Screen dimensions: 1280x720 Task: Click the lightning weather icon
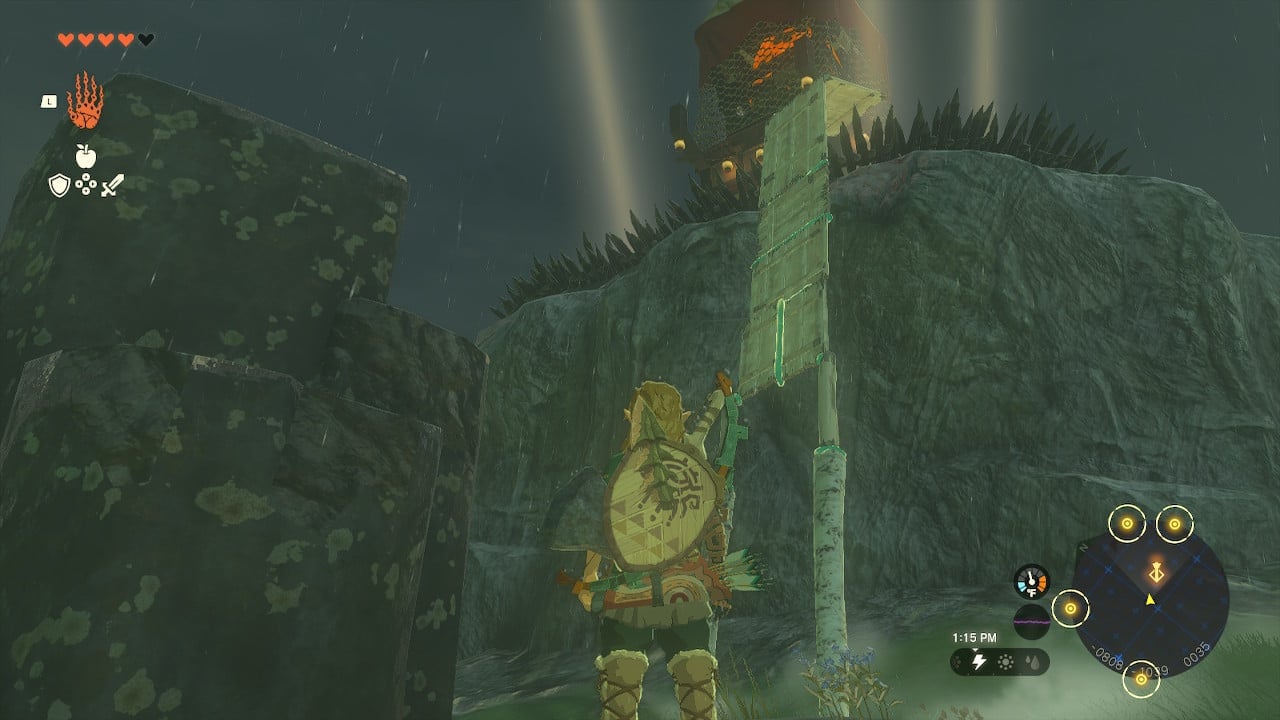coord(979,660)
